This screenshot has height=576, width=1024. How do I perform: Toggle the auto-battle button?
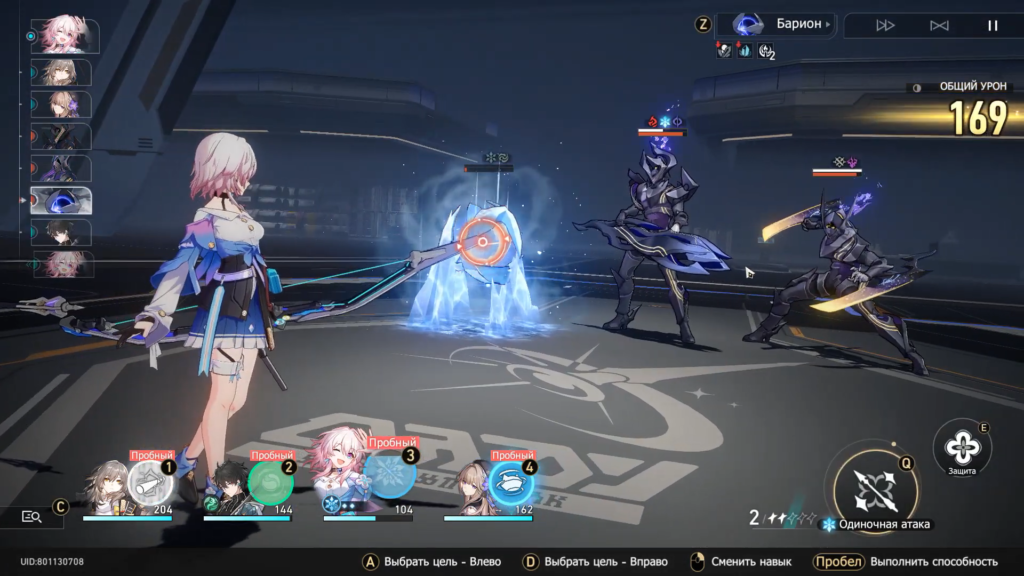point(939,26)
